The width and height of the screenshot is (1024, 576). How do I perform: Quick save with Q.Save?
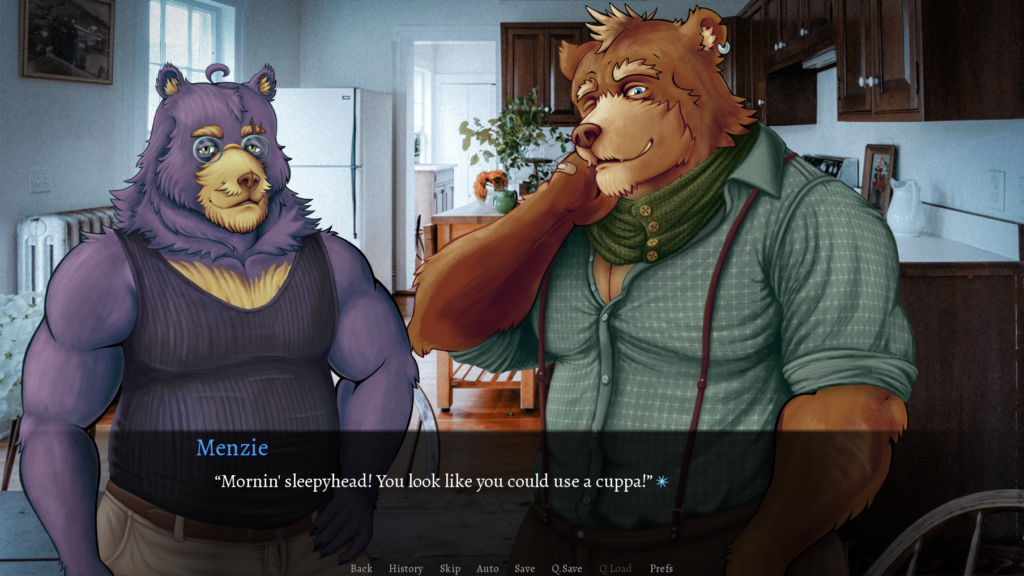tap(567, 568)
